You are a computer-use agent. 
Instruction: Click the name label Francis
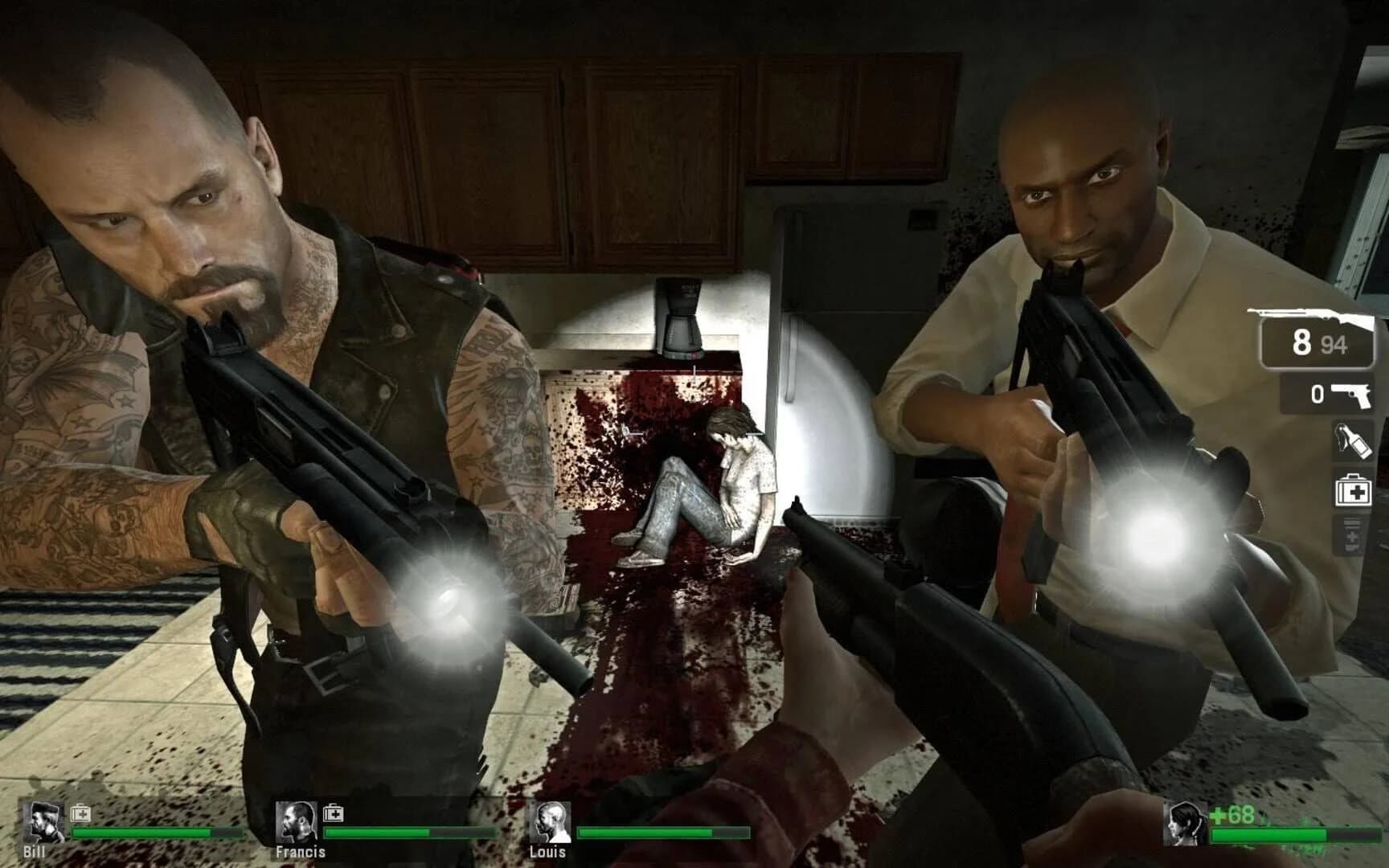point(300,853)
